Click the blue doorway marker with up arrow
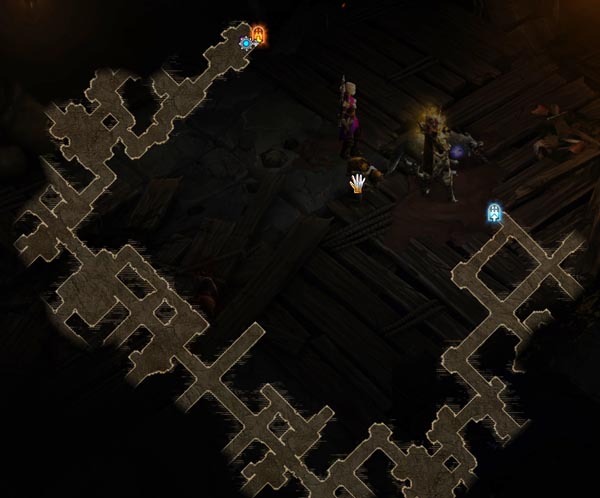Image resolution: width=600 pixels, height=498 pixels. [x=494, y=212]
